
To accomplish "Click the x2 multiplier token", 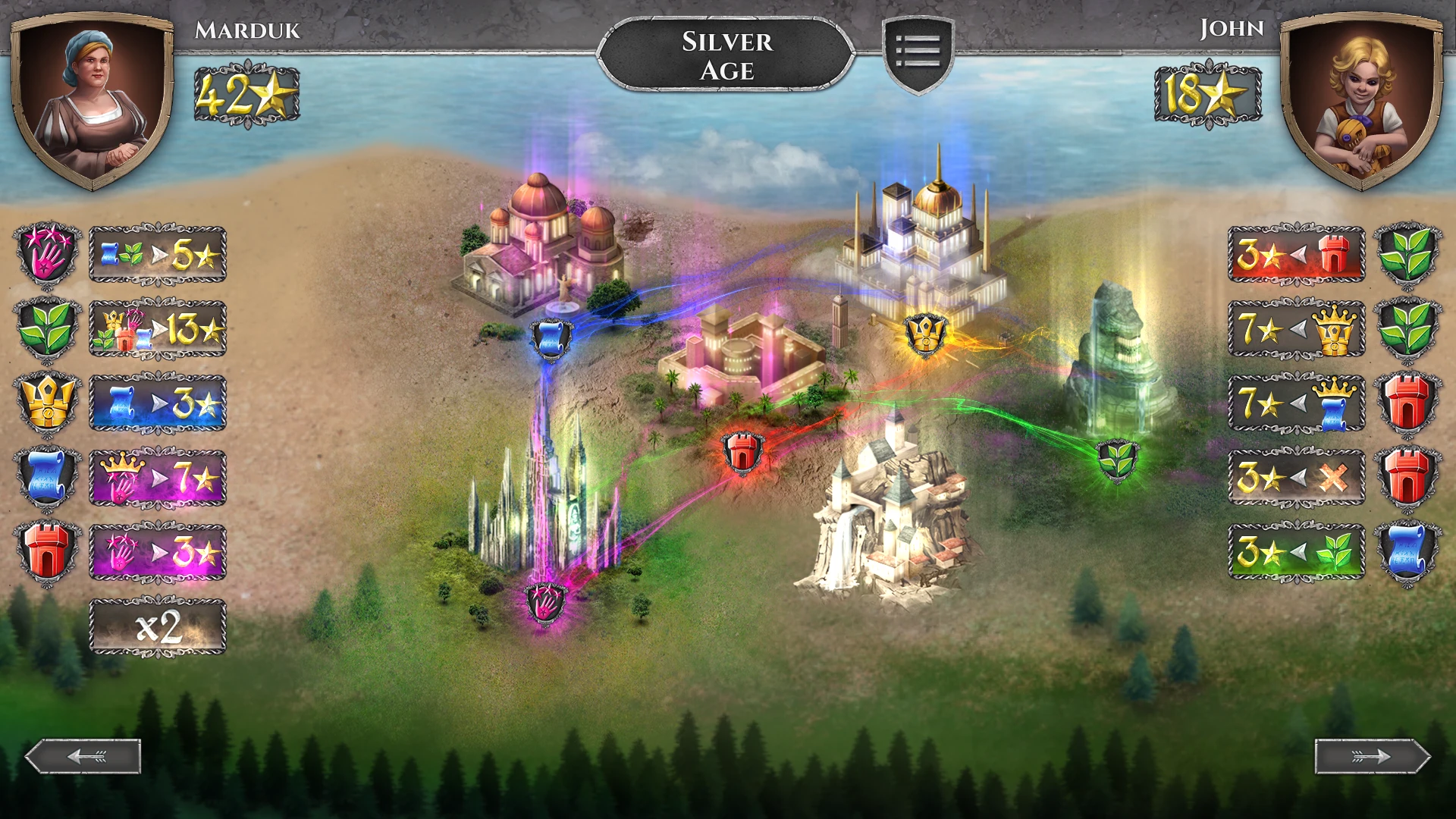I will coord(158,627).
